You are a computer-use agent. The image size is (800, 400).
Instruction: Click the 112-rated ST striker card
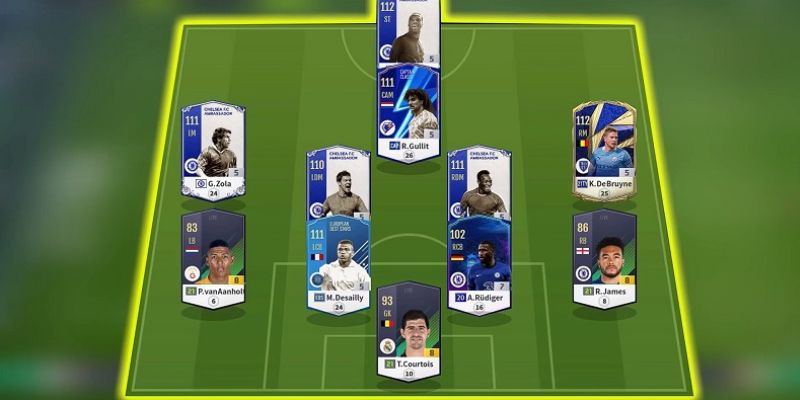coord(407,32)
